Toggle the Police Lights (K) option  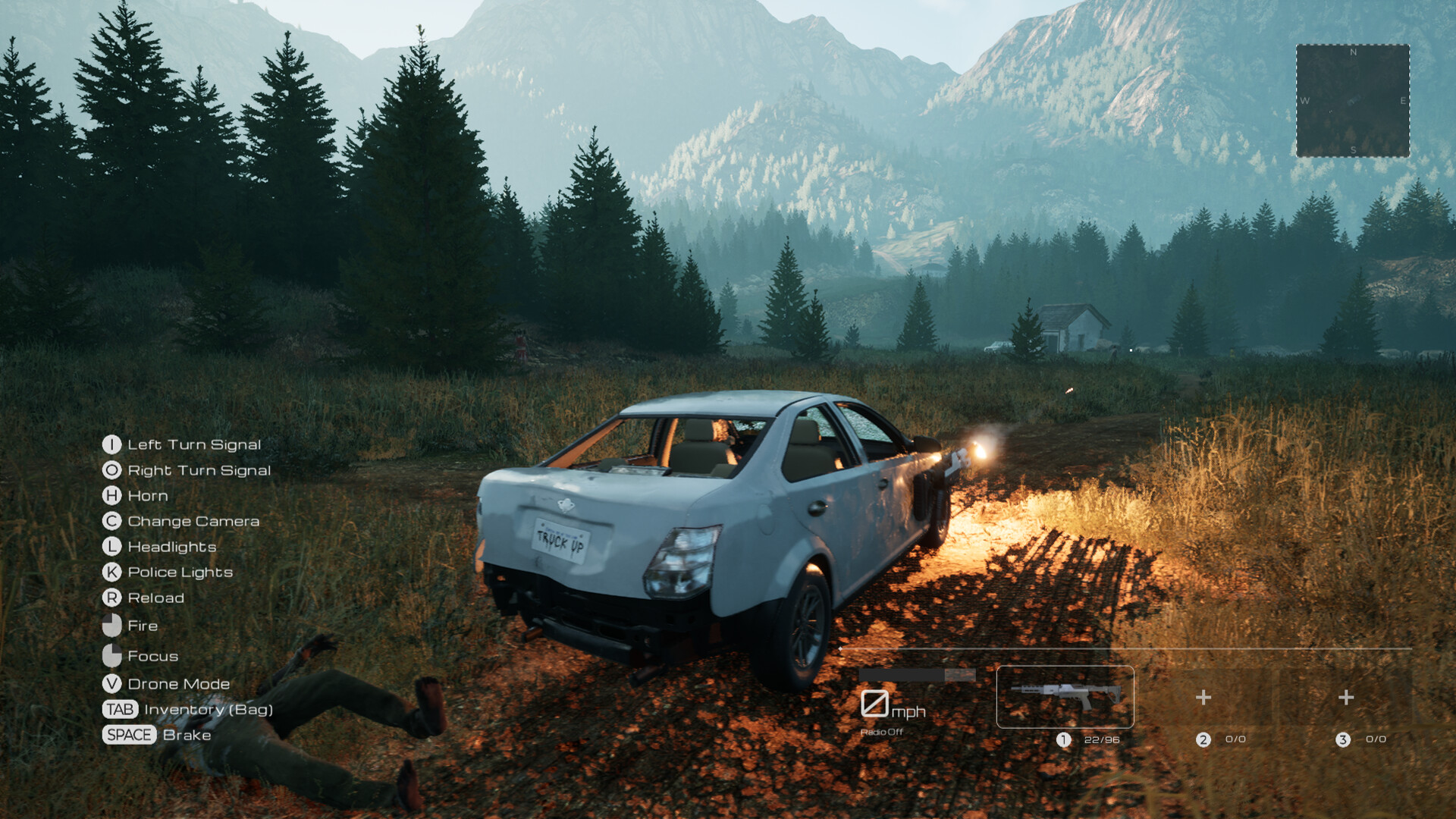[111, 572]
